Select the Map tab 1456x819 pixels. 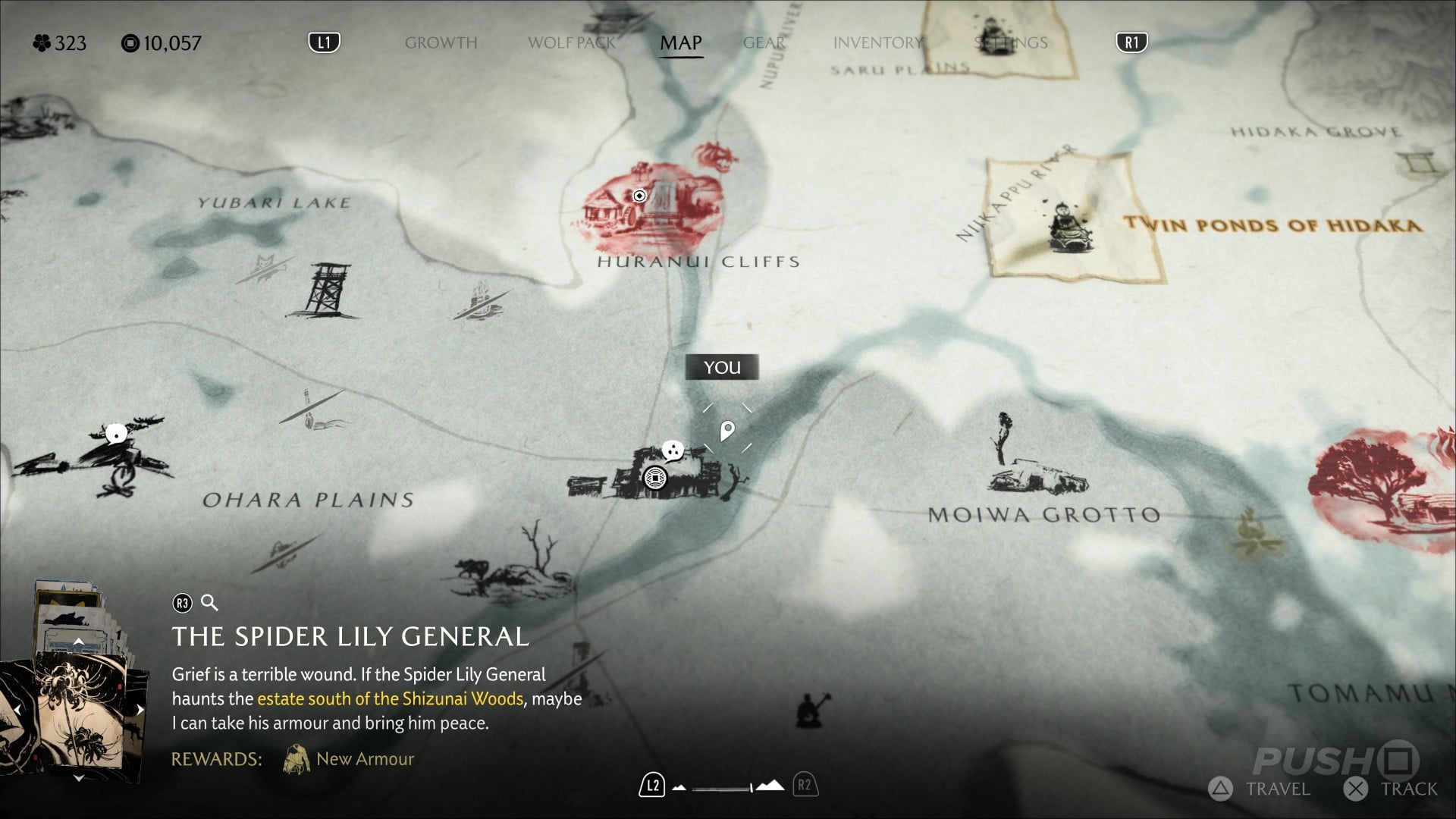[x=680, y=42]
